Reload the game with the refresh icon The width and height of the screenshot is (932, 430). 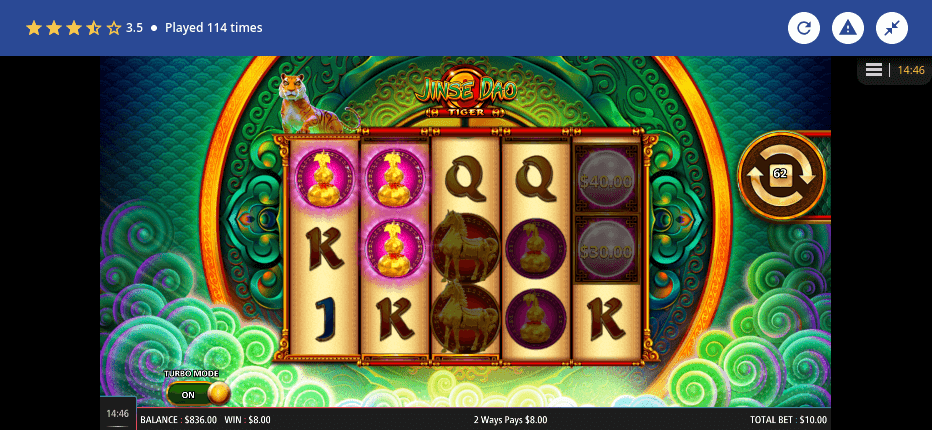click(804, 28)
